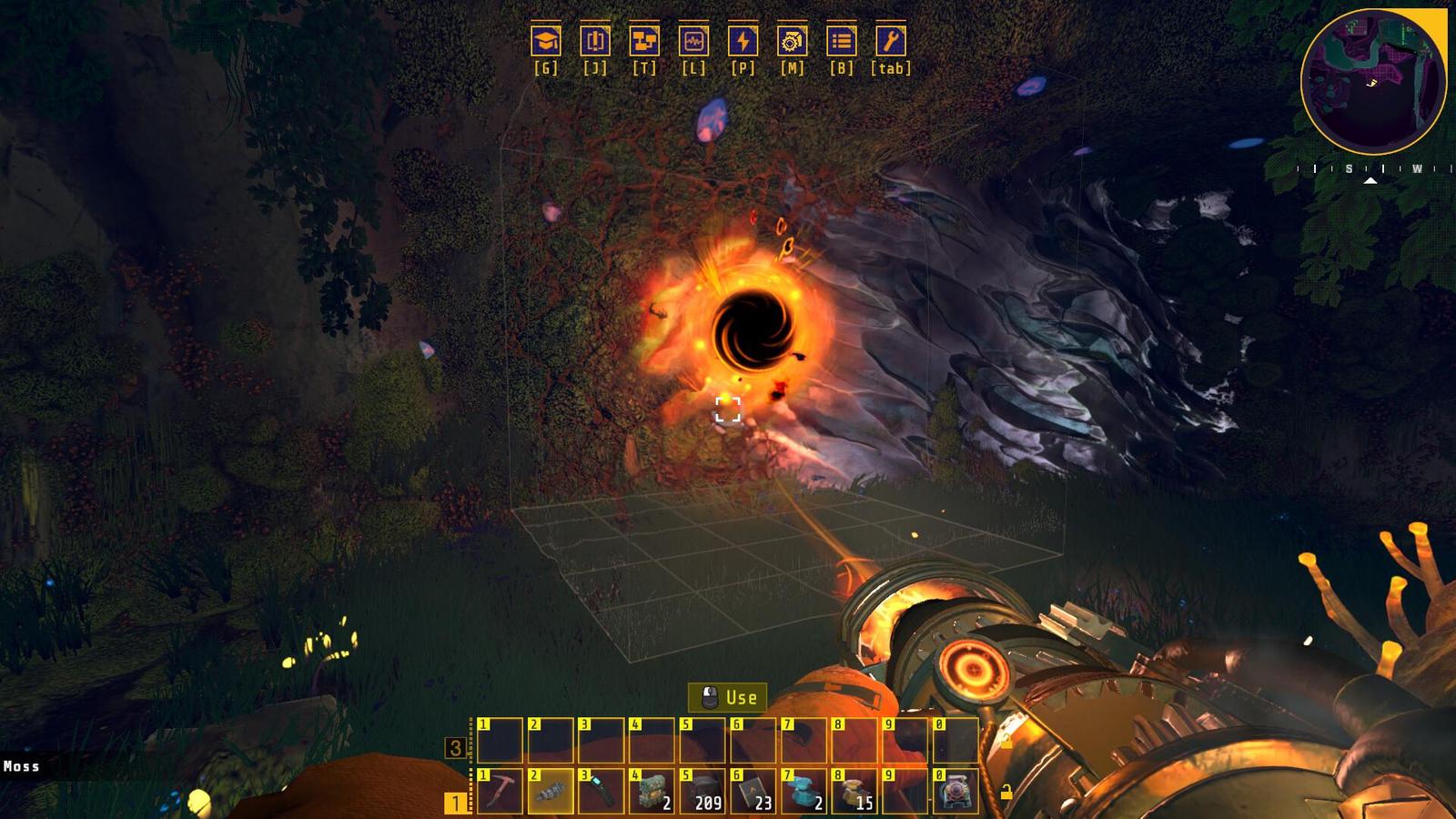Select the highlighted drill tool slot
Screen dimensions: 1456x819
(551, 791)
